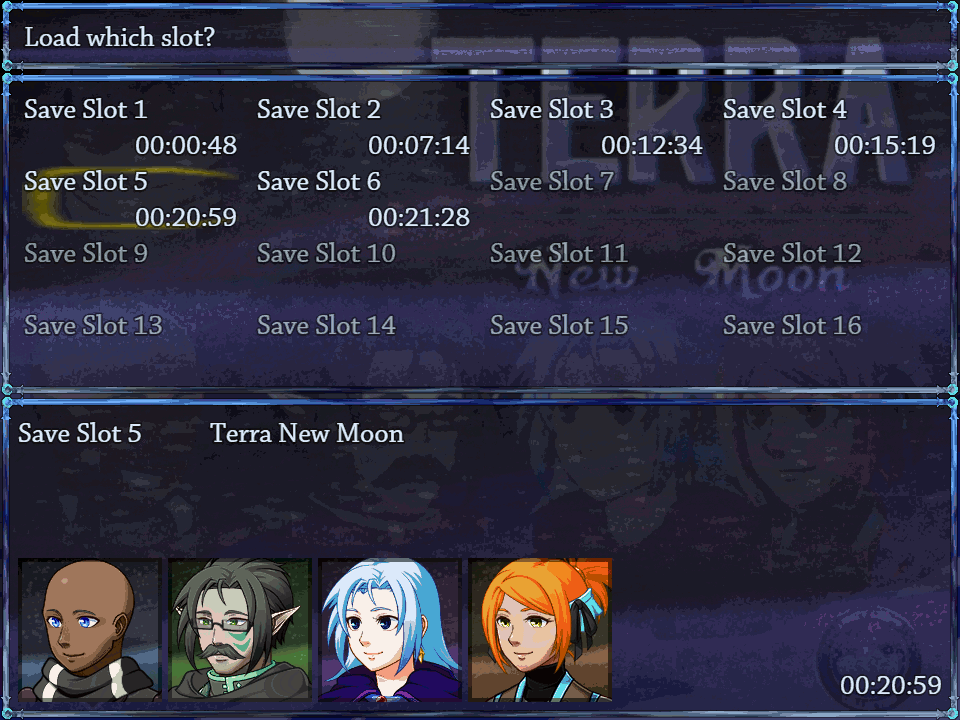Pick Save Slot 6
960x720 pixels.
(x=363, y=199)
